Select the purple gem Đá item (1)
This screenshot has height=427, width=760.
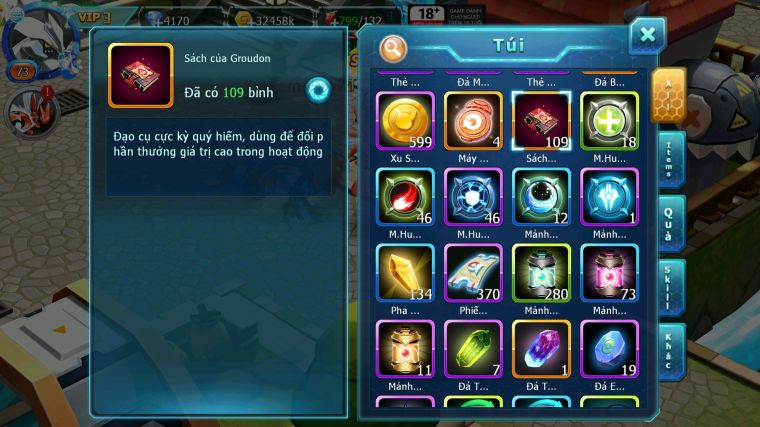541,348
